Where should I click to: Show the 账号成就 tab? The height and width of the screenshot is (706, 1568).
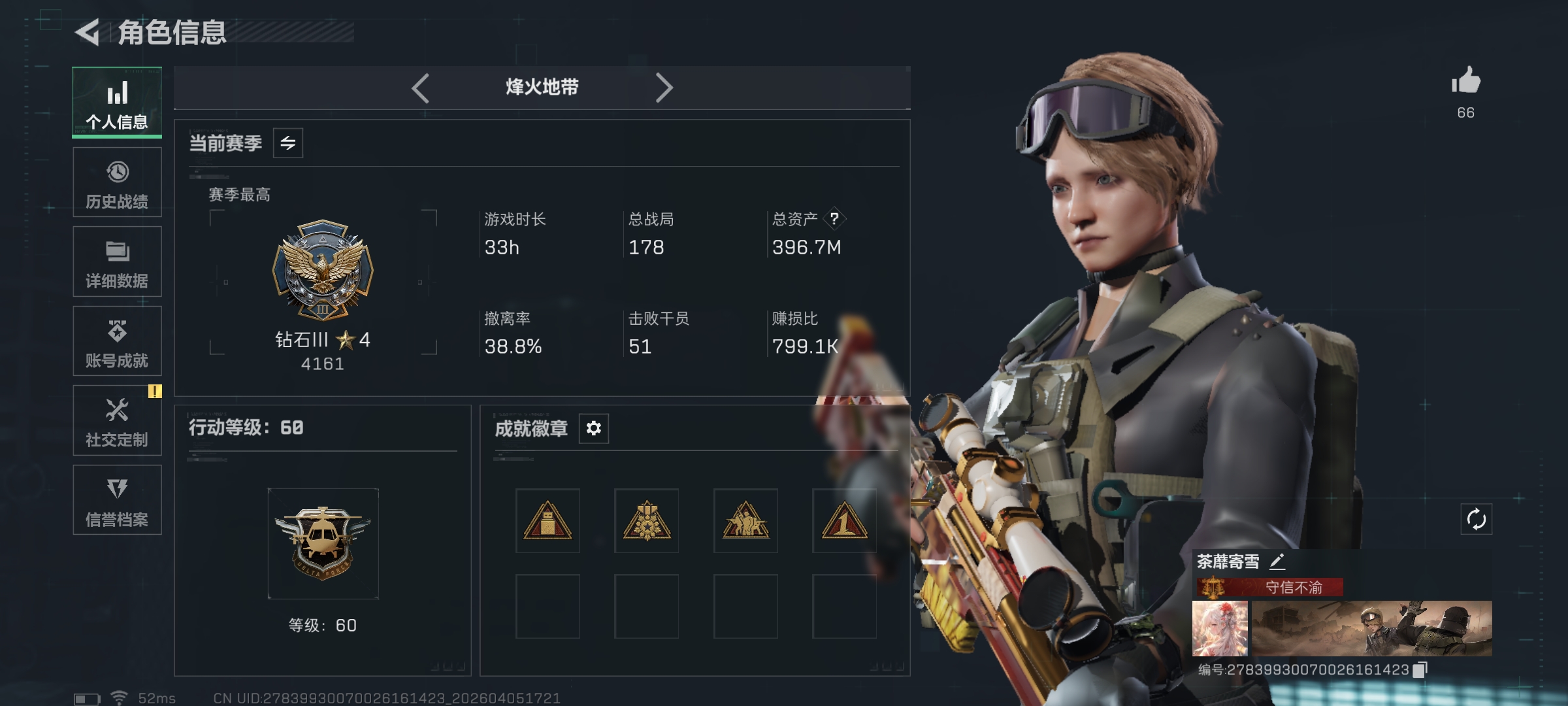click(x=117, y=342)
